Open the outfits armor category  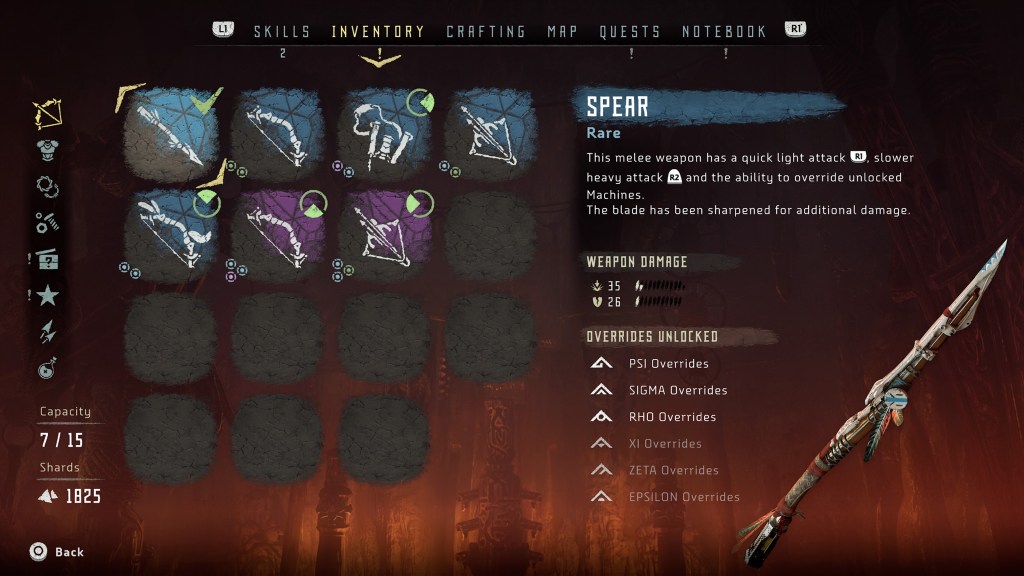coord(47,149)
